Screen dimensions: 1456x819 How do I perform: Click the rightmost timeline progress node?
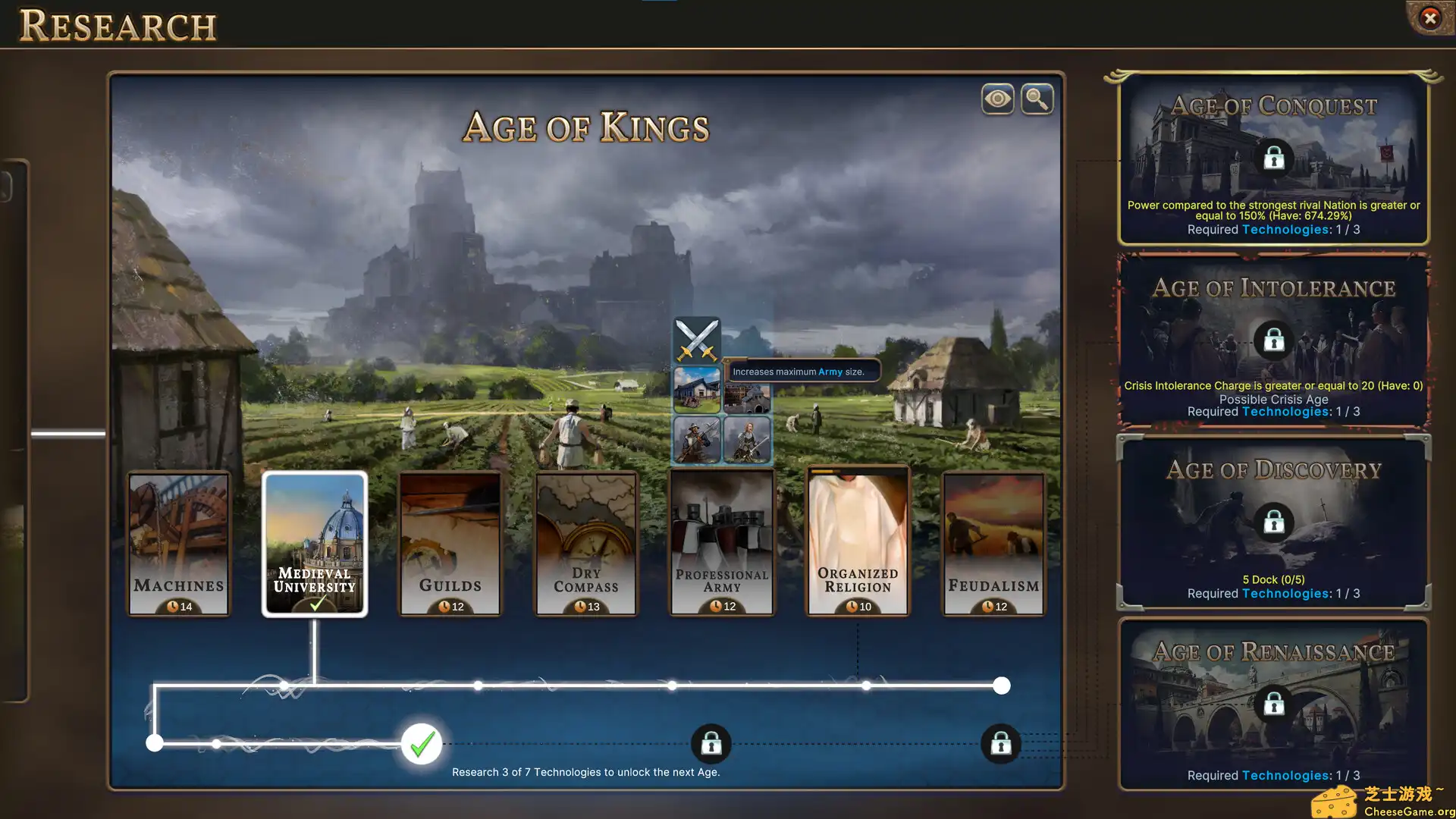[x=1001, y=686]
